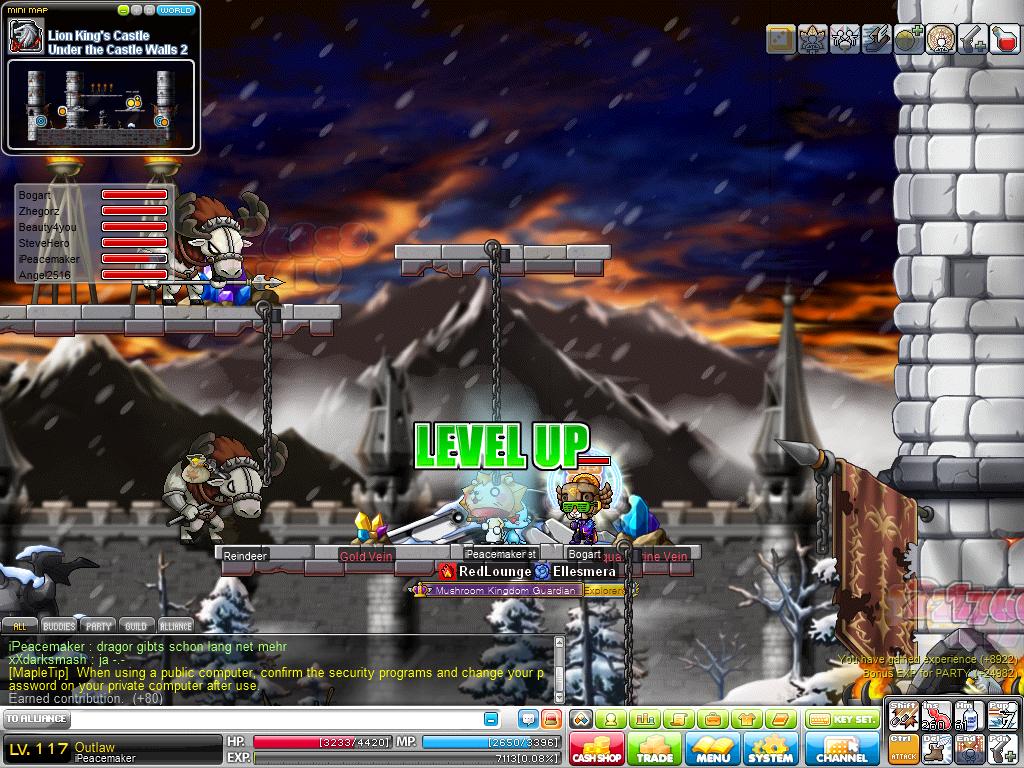Switch chat to the Guild tab
The width and height of the screenshot is (1024, 768).
[x=135, y=626]
